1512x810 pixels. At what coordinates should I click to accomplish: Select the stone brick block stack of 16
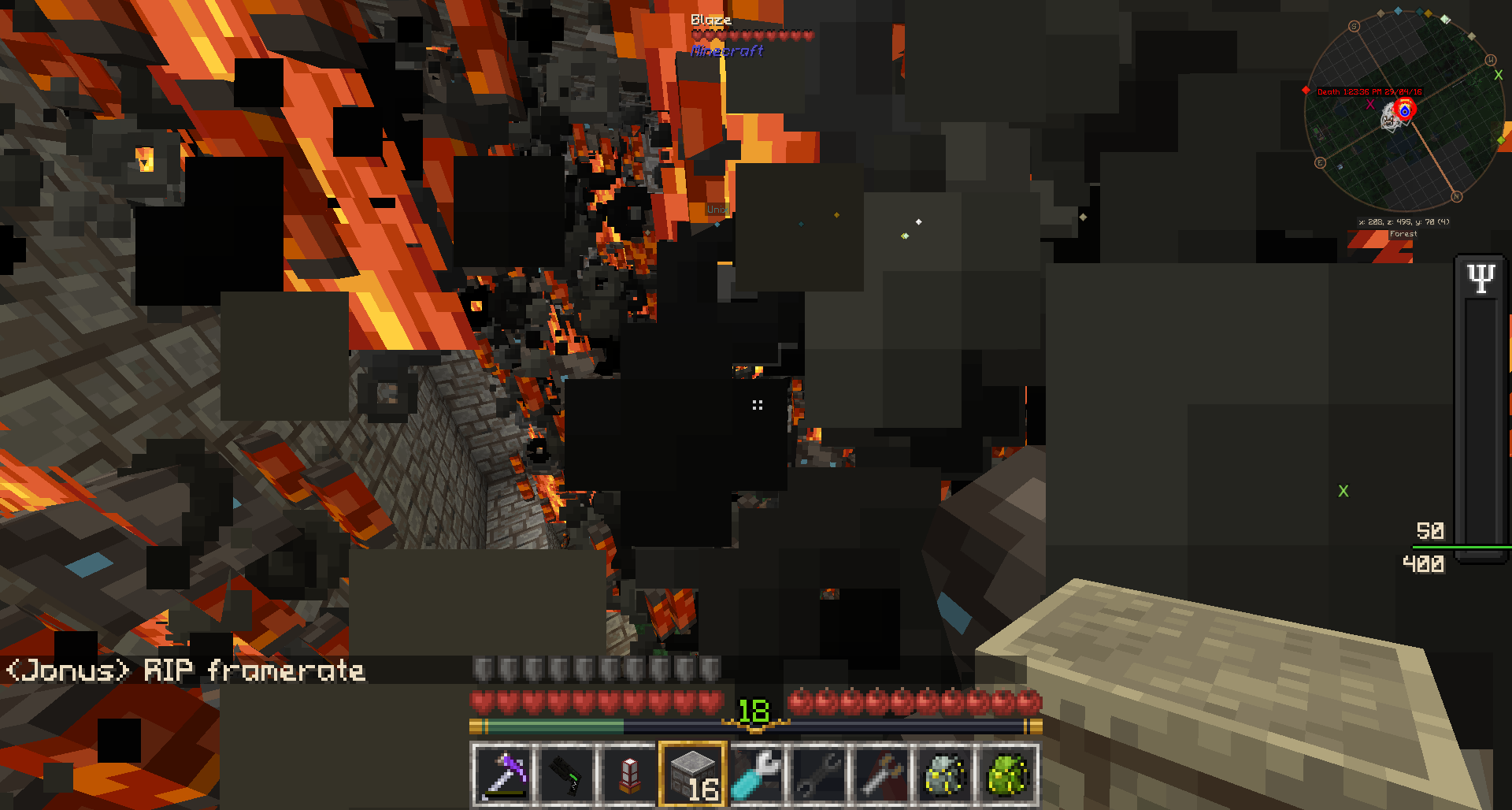(x=692, y=774)
